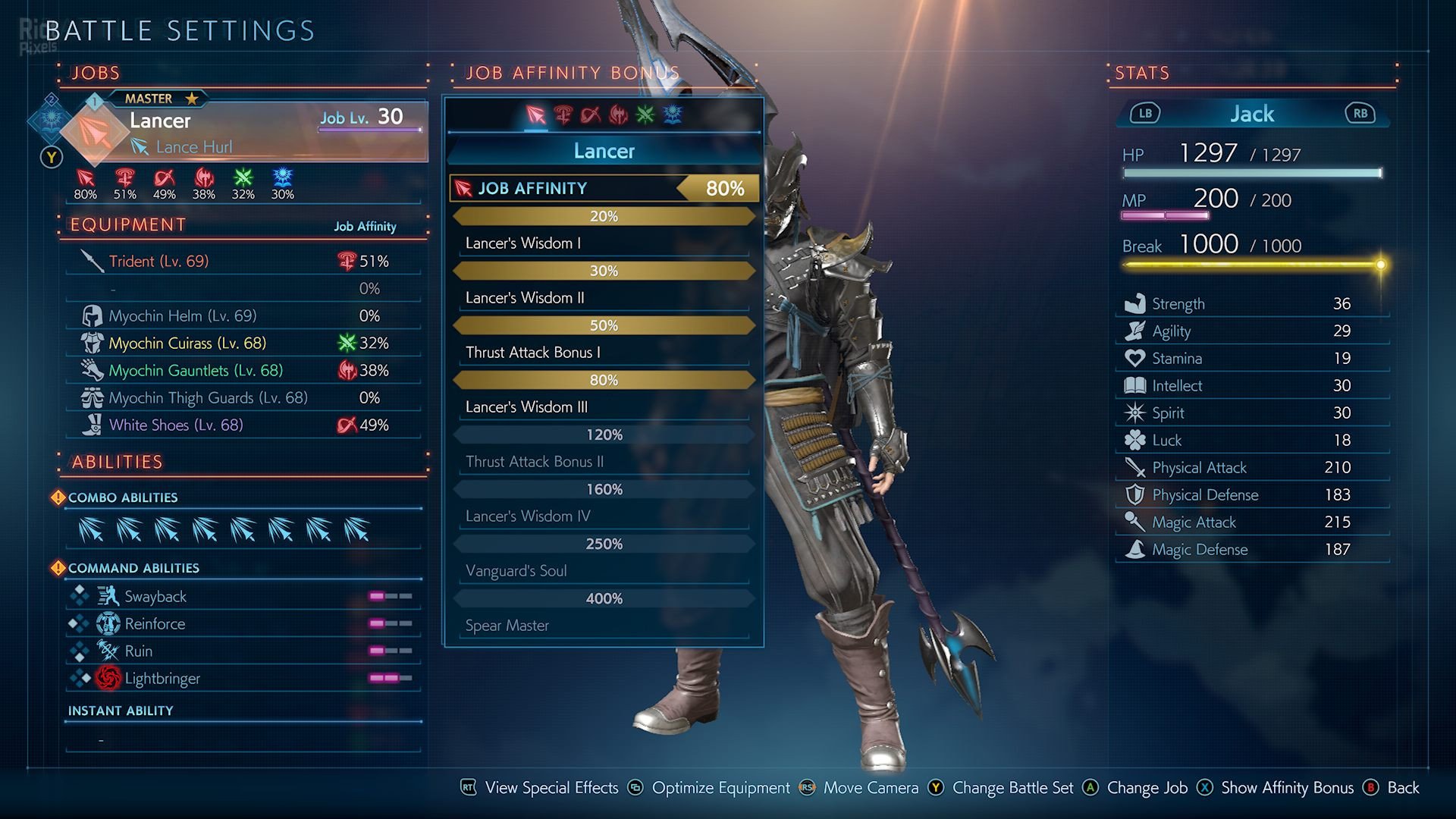Select the empty Instant Ability slot
The height and width of the screenshot is (819, 1456).
(243, 739)
